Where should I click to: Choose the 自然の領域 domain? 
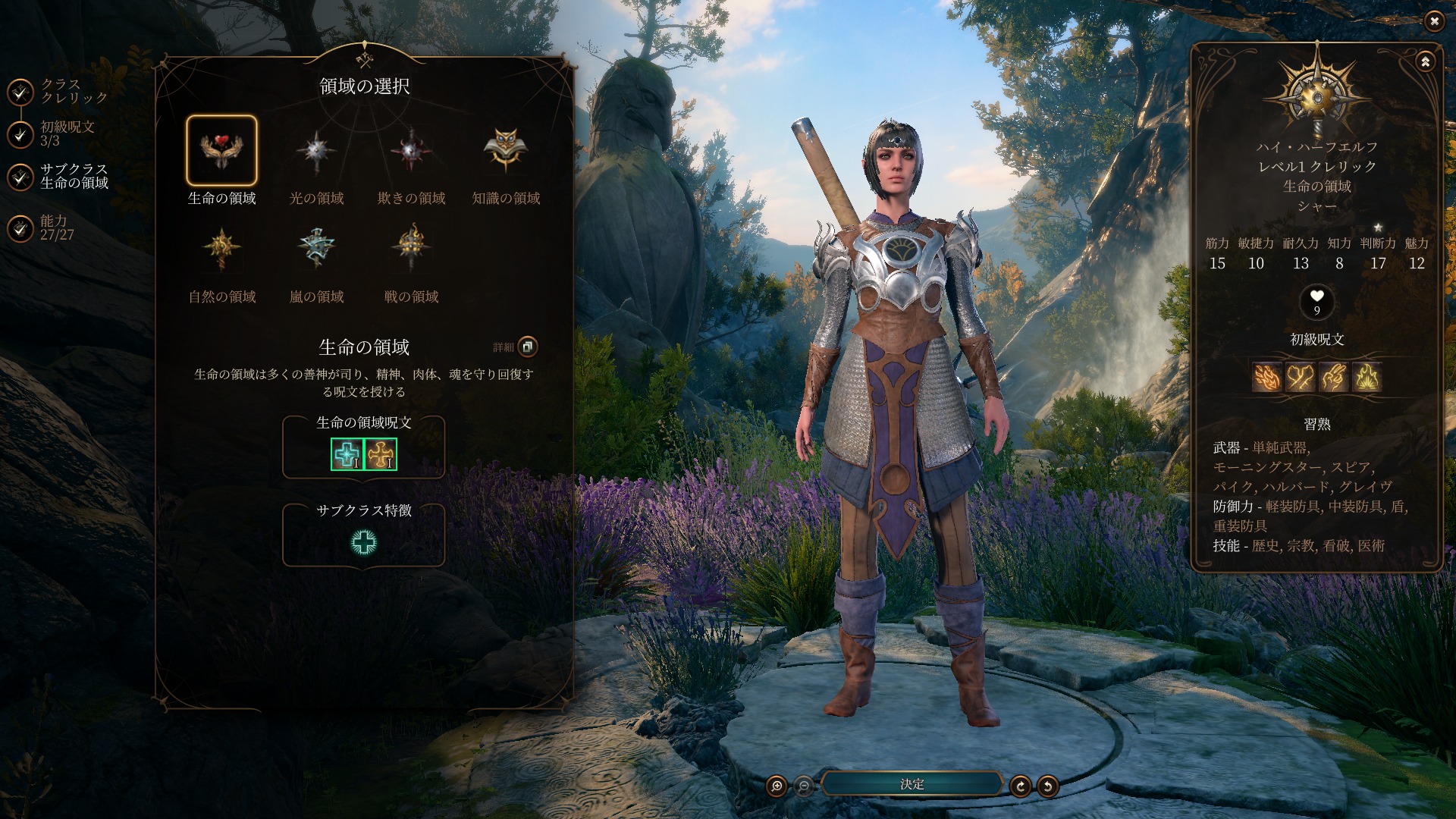221,249
